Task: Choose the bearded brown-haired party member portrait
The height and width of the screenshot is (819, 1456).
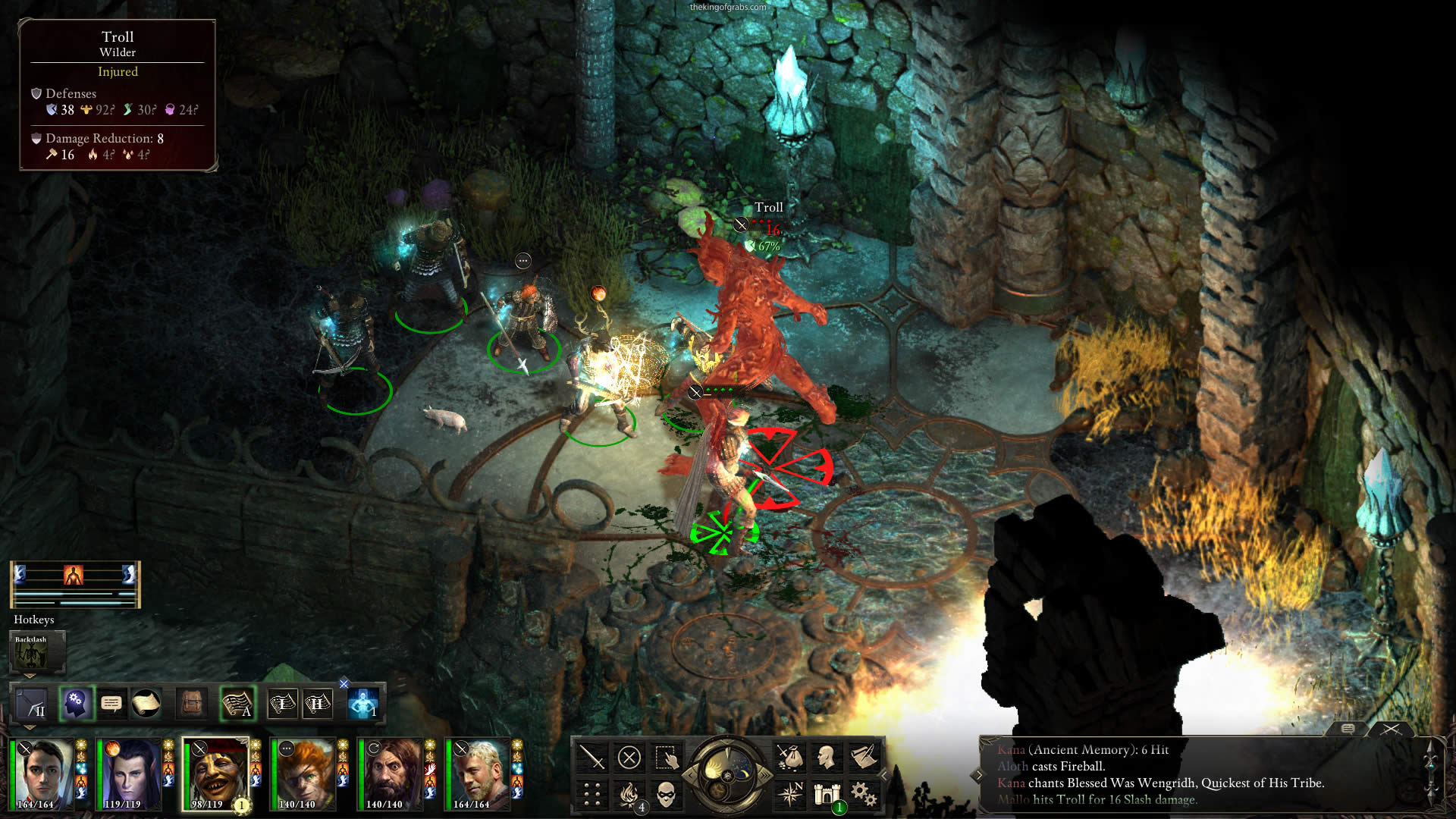Action: [391, 773]
